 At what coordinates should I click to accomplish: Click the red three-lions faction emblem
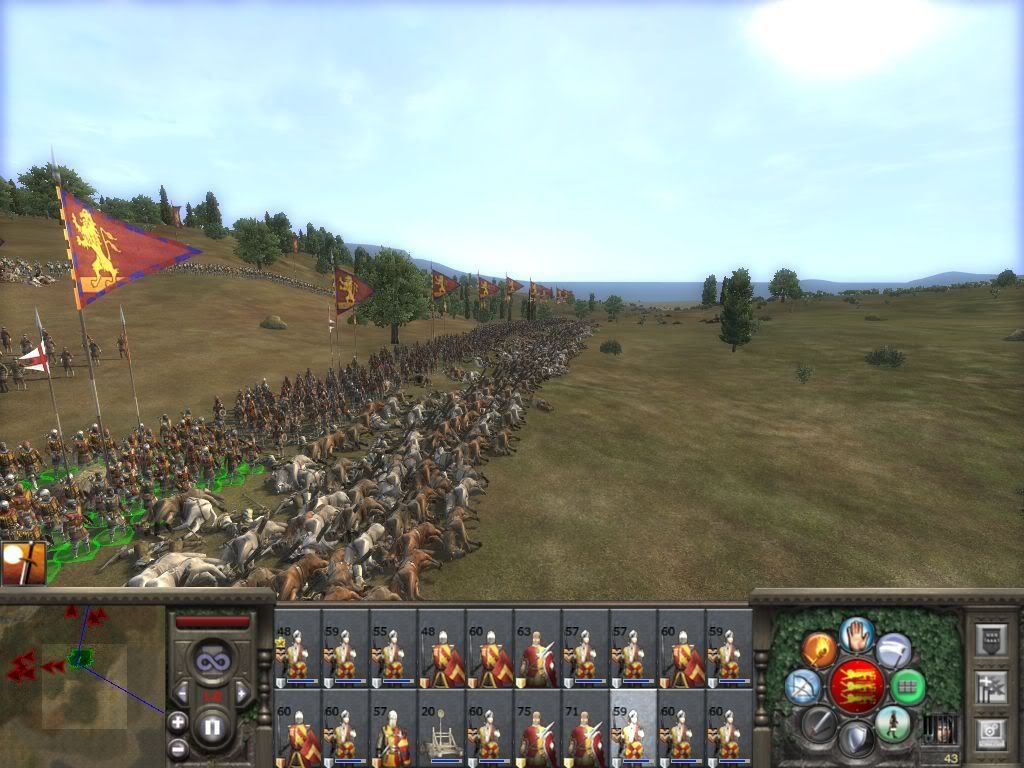[857, 685]
